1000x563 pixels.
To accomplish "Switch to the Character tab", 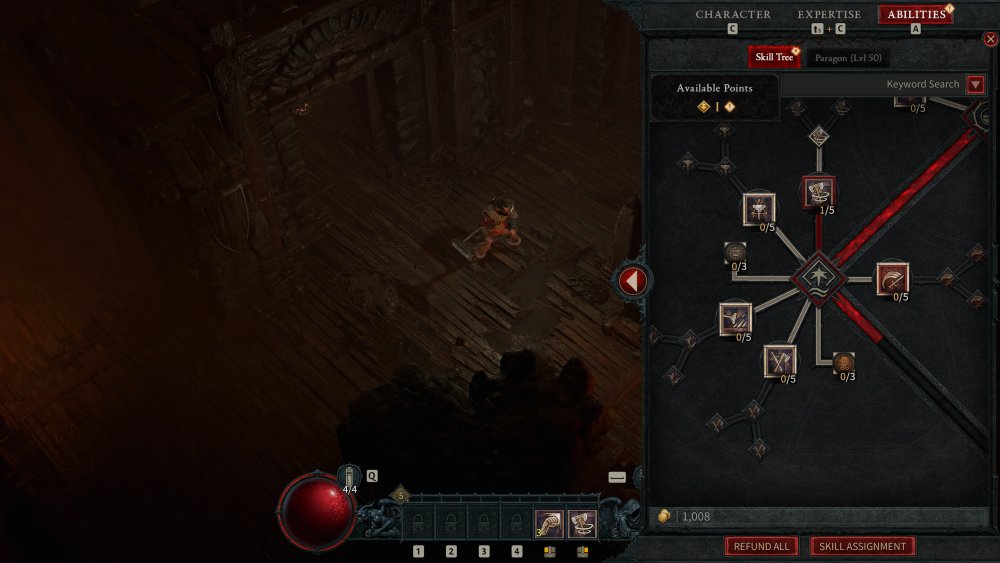I will pos(733,15).
